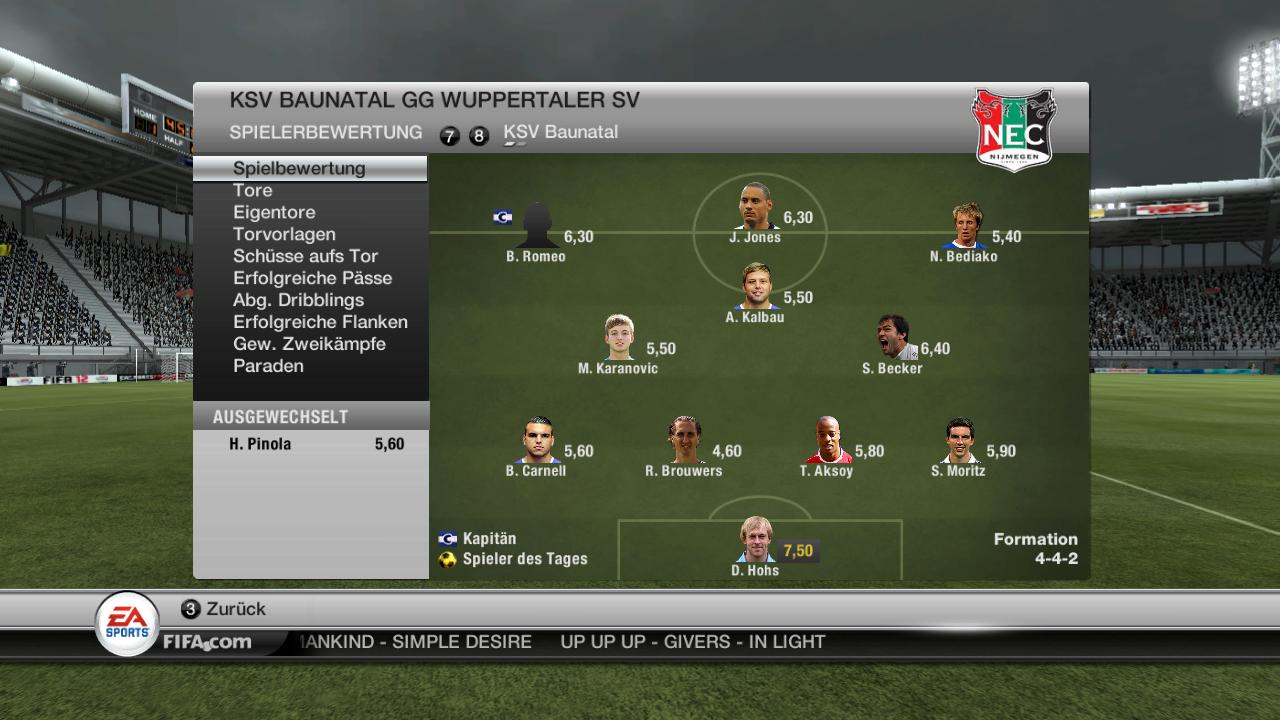The width and height of the screenshot is (1280, 720).
Task: Open the Tore statistics entry
Action: coord(253,190)
